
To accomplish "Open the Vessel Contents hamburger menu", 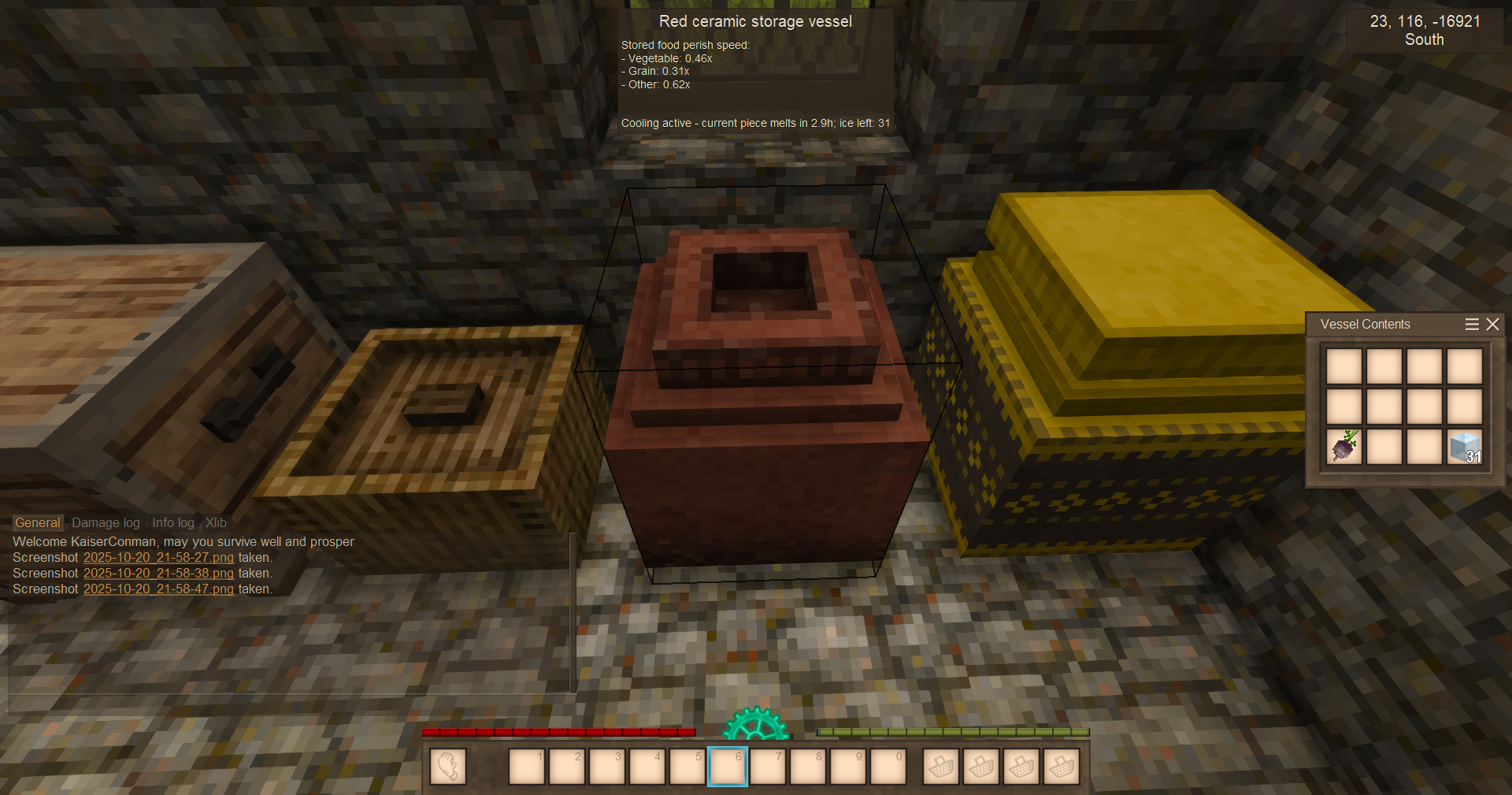I will click(1471, 325).
